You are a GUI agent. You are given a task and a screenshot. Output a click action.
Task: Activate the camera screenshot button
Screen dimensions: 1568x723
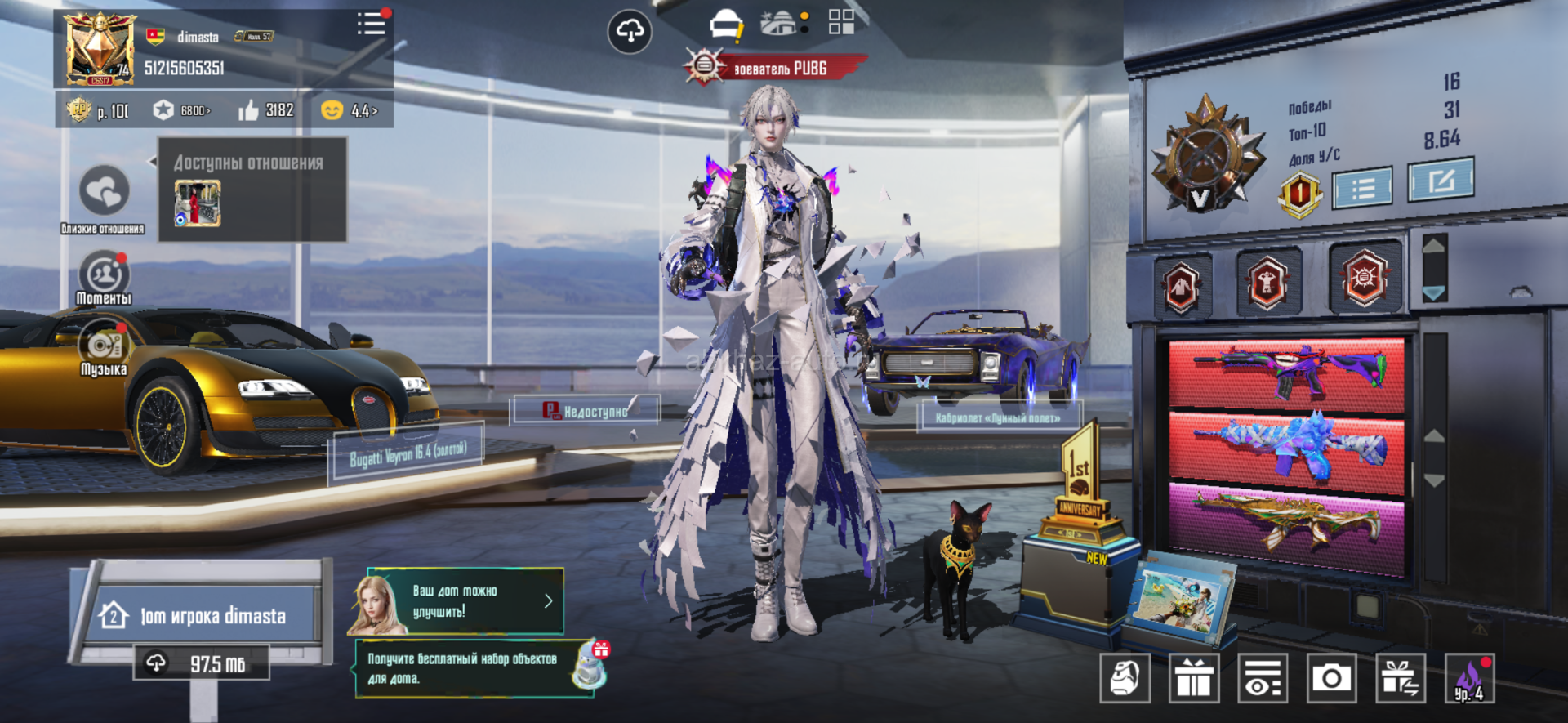1331,678
